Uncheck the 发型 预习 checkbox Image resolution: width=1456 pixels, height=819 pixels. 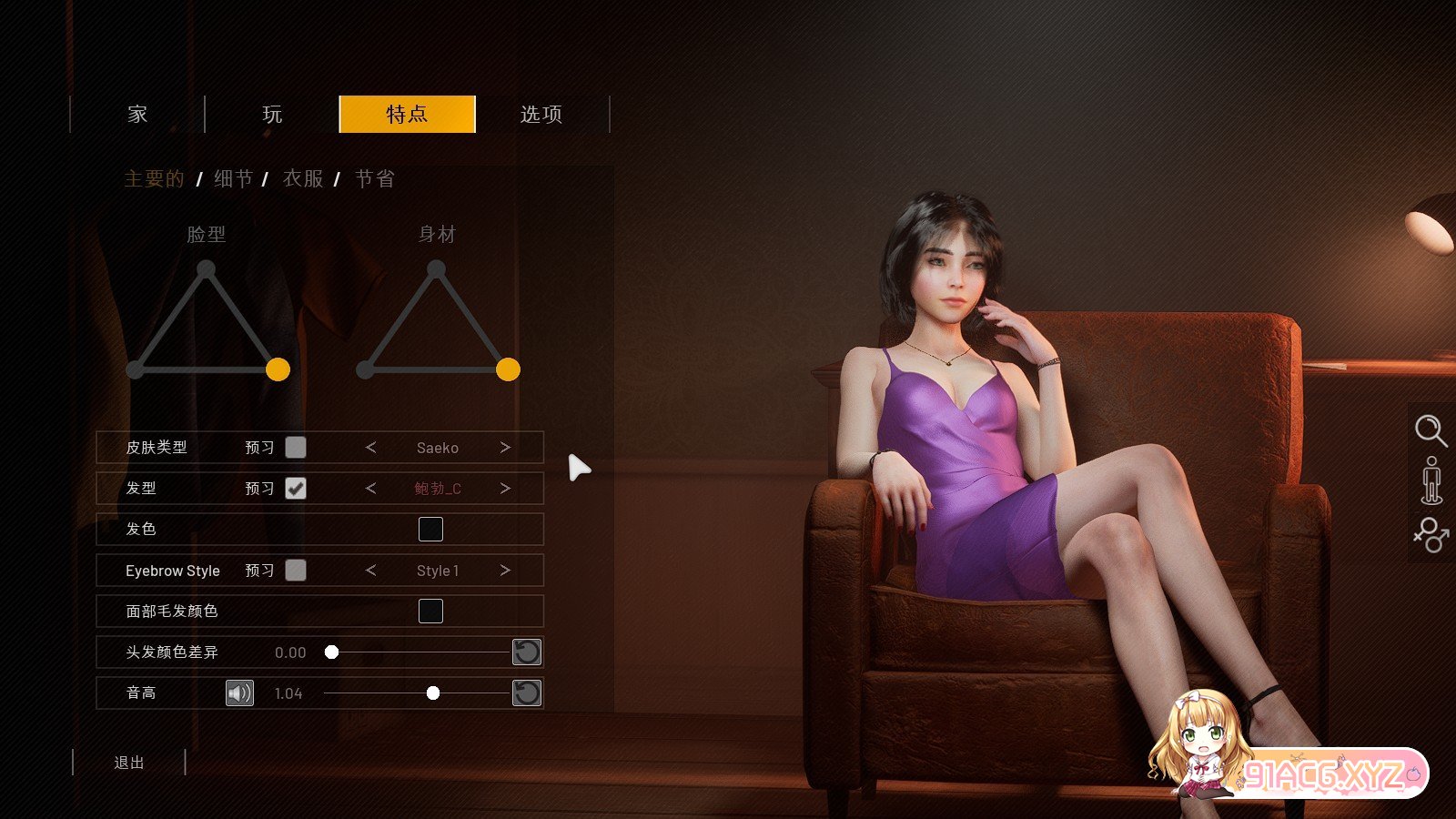(296, 489)
